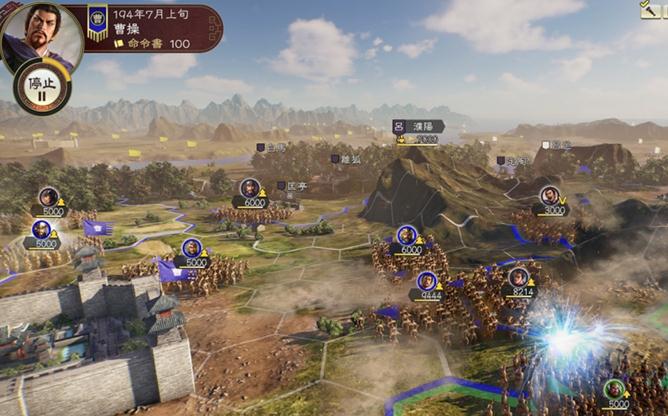Select the blue faction banner emblem

[98, 23]
